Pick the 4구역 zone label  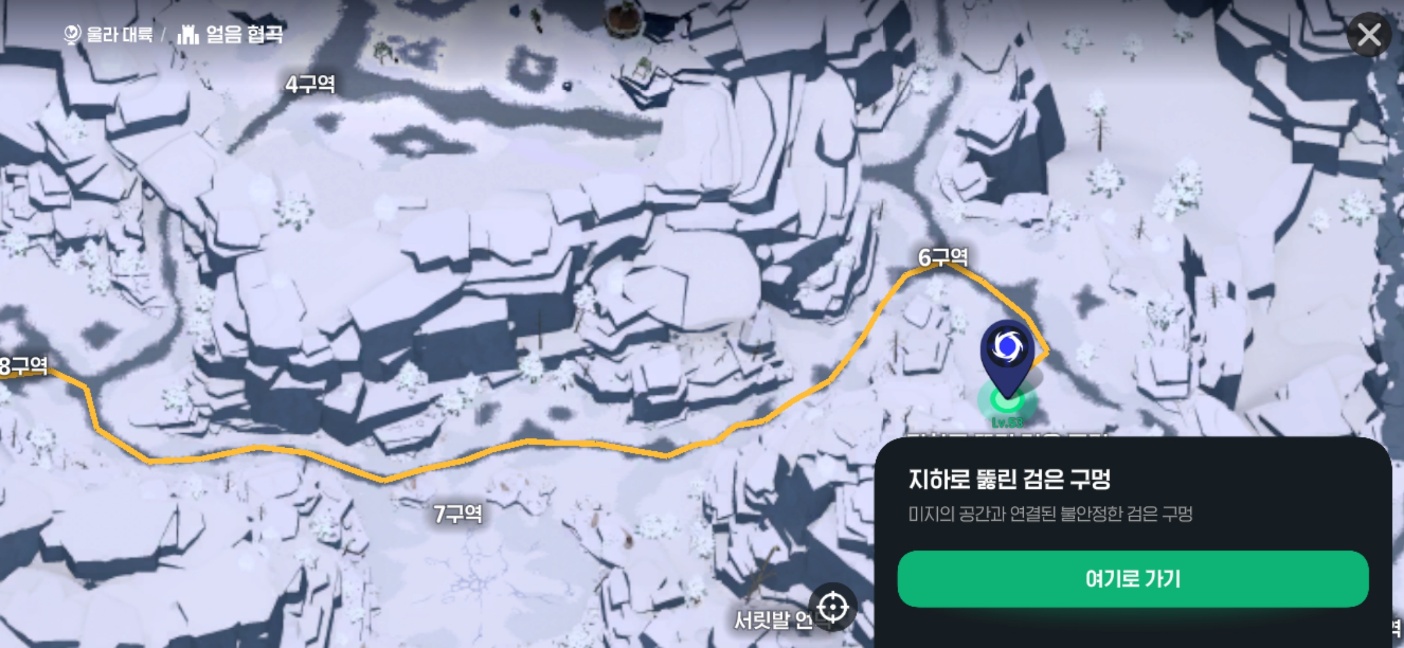coord(310,85)
